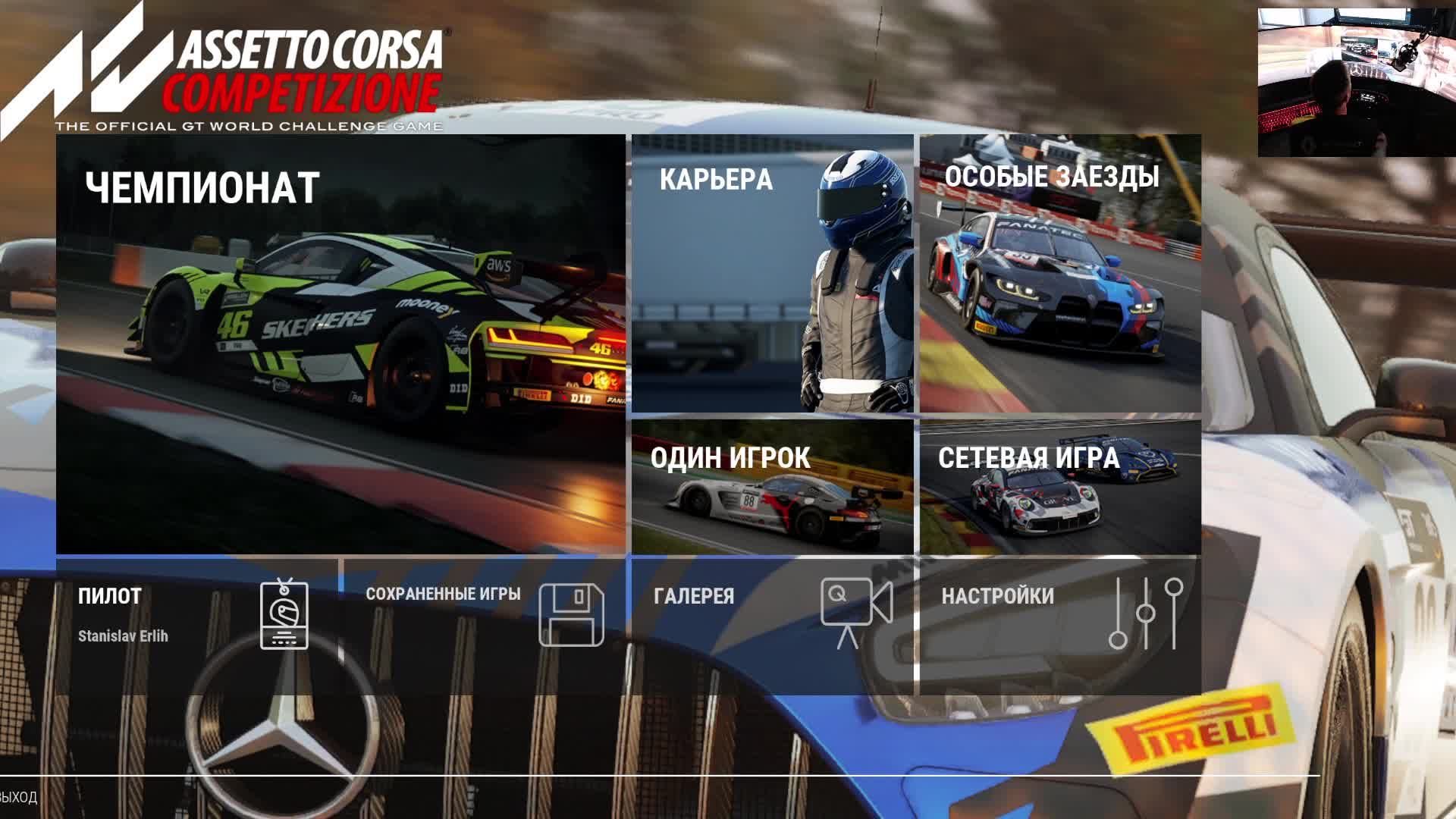Viewport: 1456px width, 819px height.
Task: Enter Сетевая игра multiplayer
Action: pyautogui.click(x=1060, y=486)
